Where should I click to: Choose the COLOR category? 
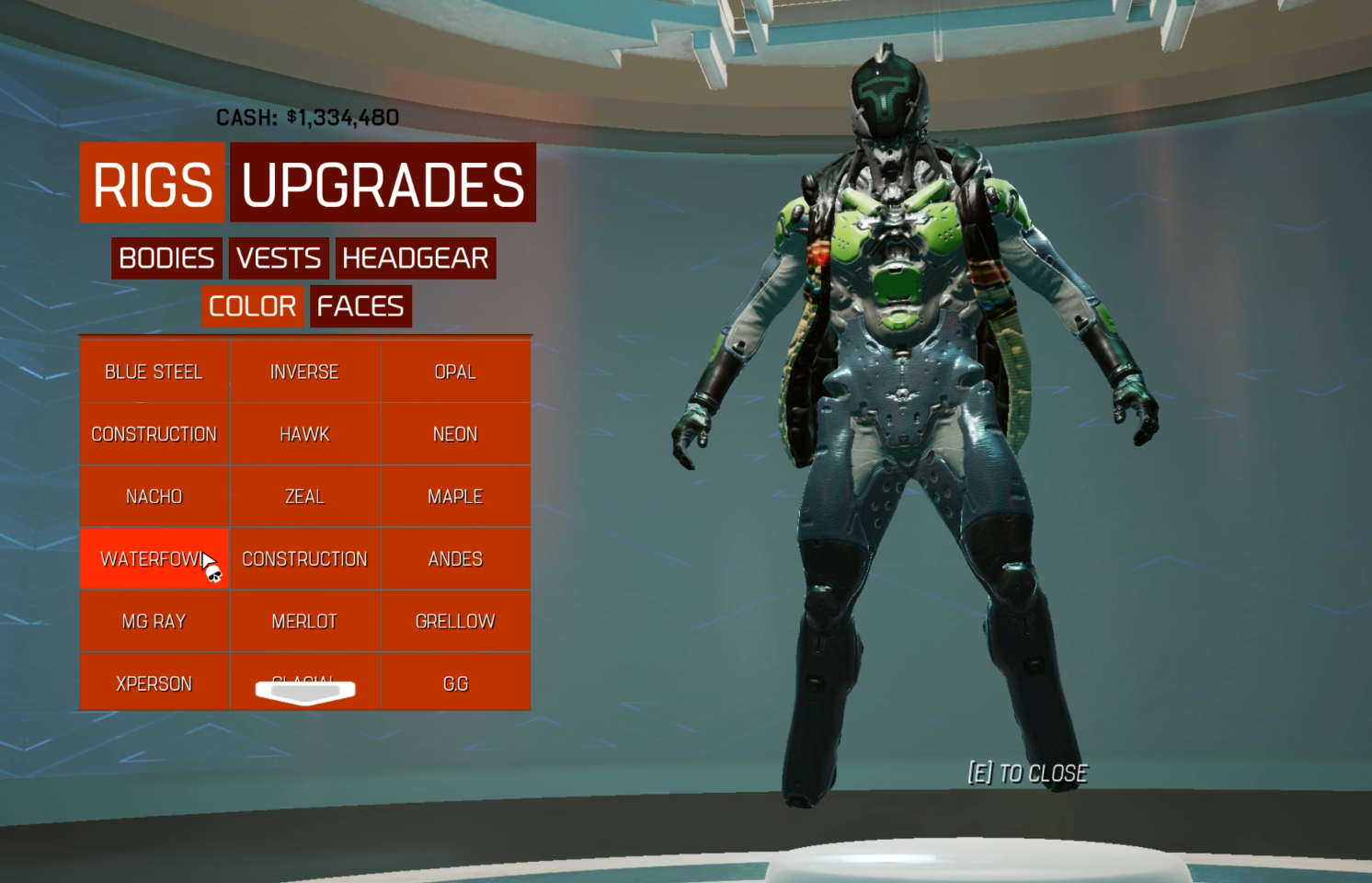pos(252,306)
